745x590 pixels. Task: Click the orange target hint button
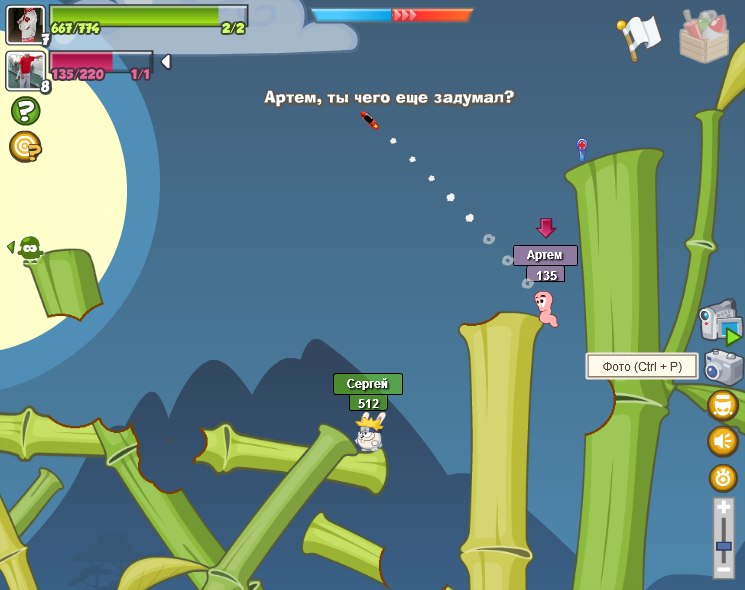25,147
